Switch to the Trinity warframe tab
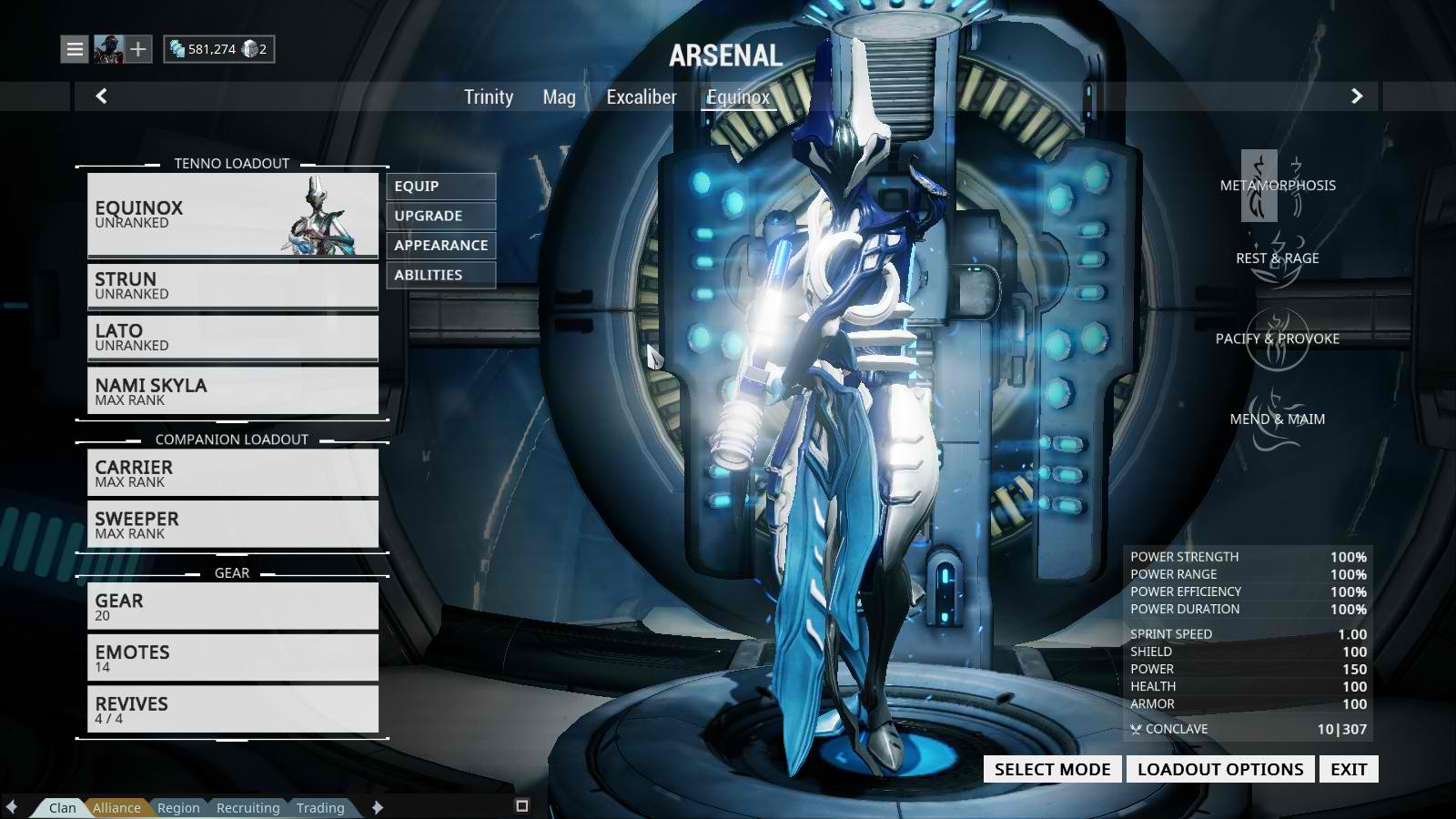Screen dimensions: 1456x819 pyautogui.click(x=489, y=96)
